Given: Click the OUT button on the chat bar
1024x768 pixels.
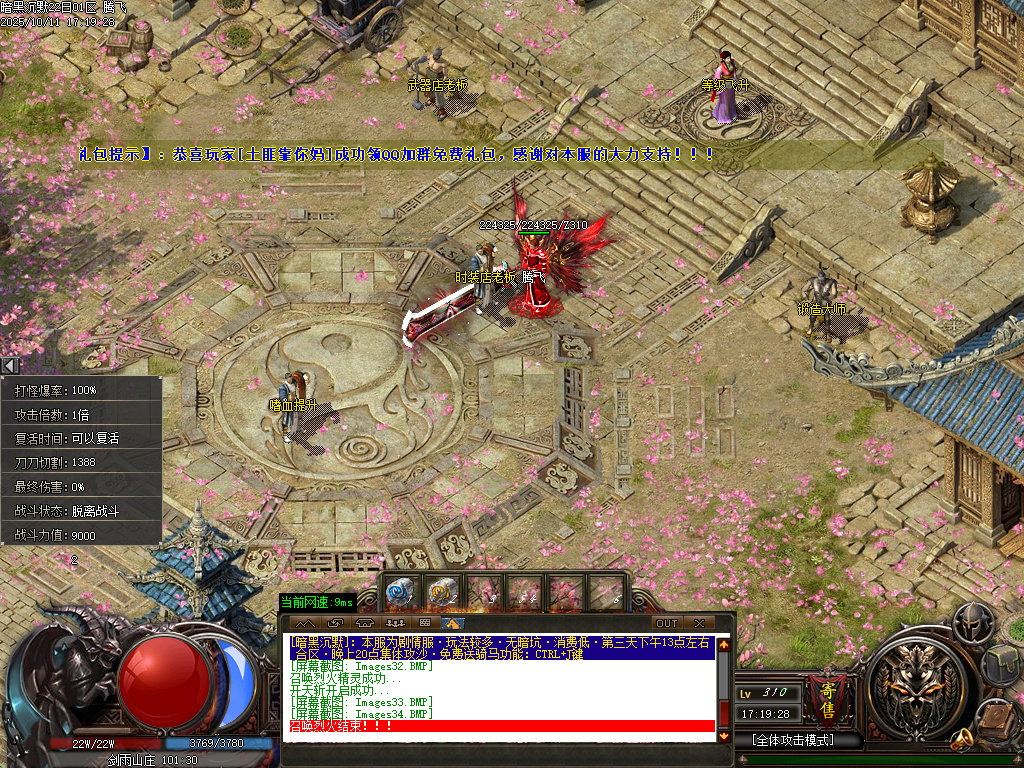Looking at the screenshot, I should point(666,623).
